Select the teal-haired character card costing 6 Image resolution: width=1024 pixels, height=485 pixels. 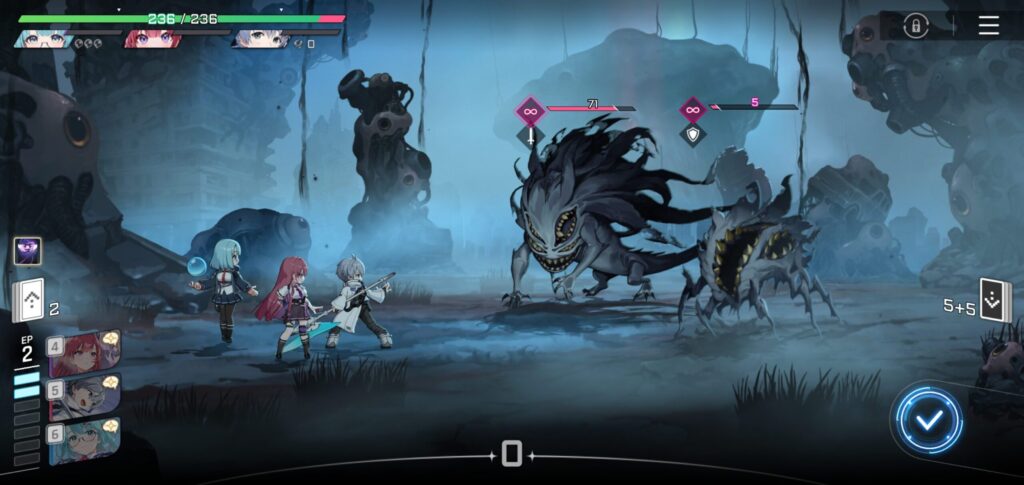tap(85, 441)
